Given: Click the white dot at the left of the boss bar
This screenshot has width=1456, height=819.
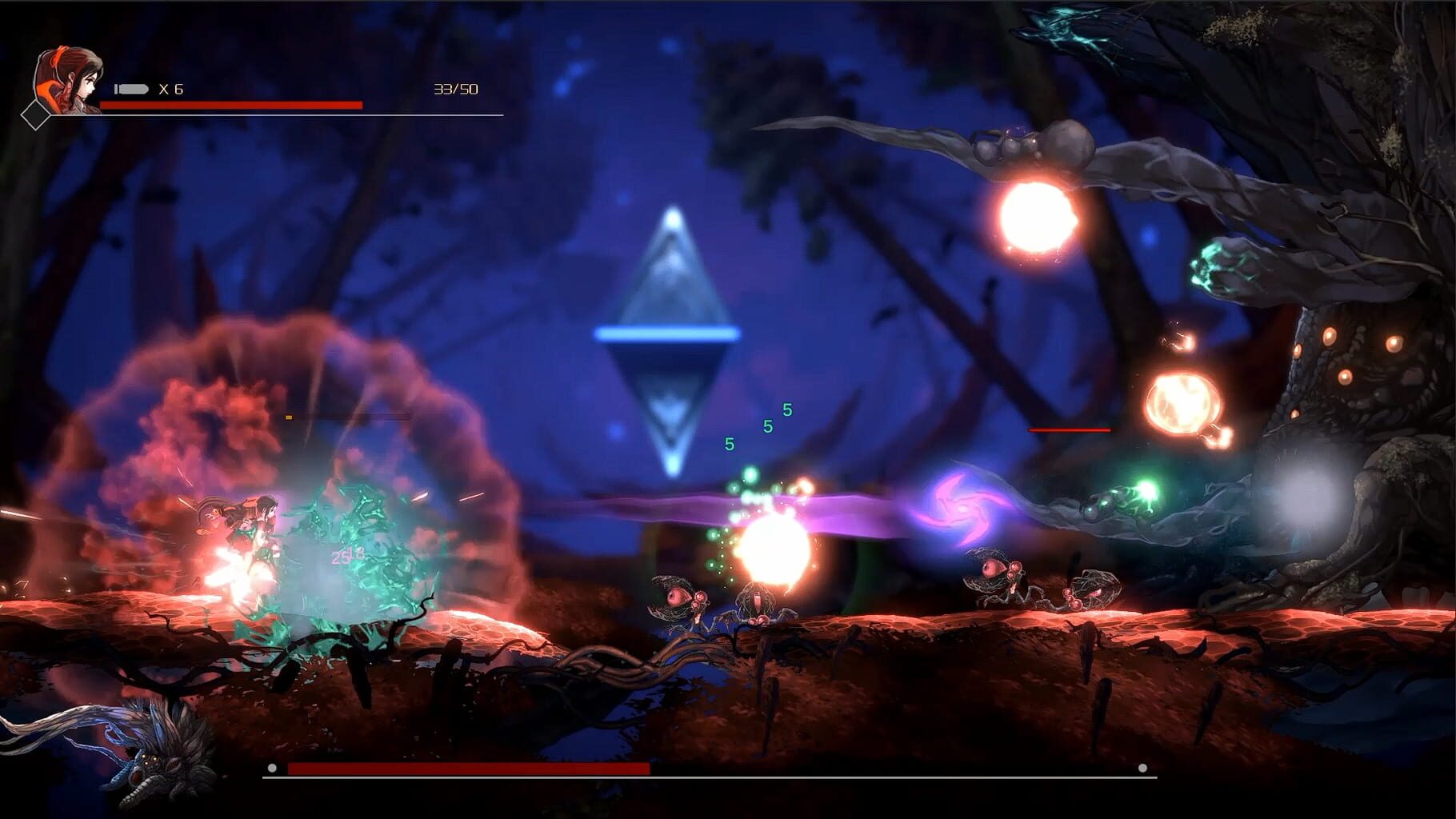Looking at the screenshot, I should click(x=272, y=769).
